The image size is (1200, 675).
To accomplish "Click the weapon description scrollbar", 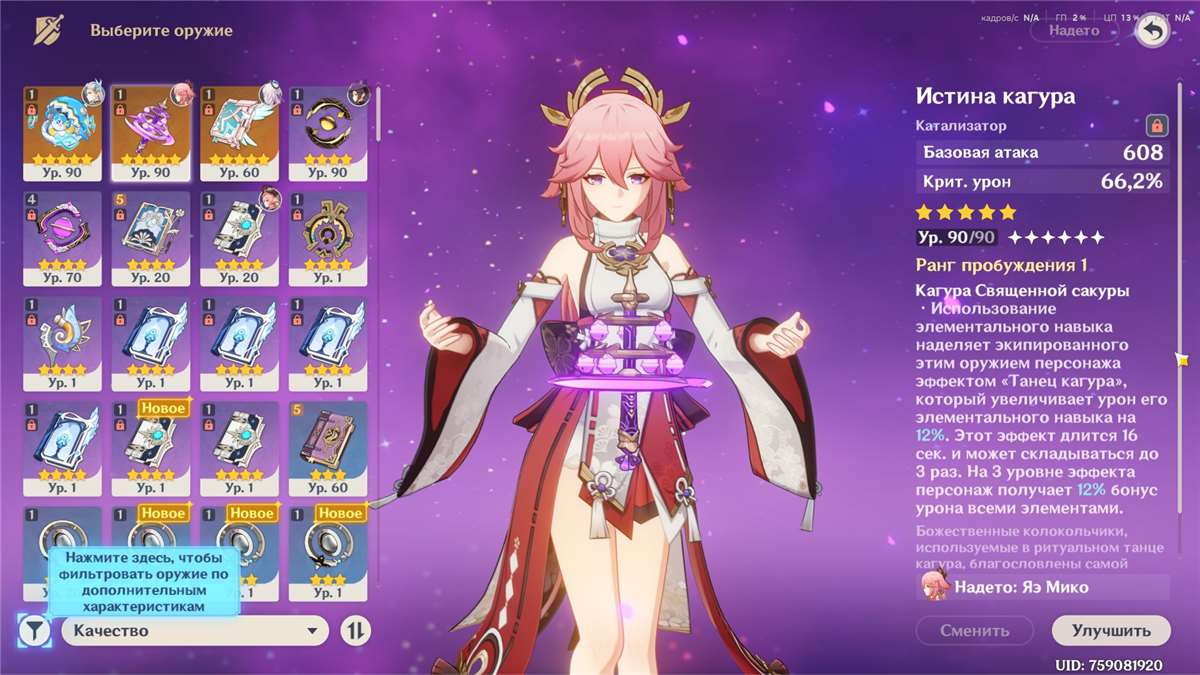I will point(1182,360).
